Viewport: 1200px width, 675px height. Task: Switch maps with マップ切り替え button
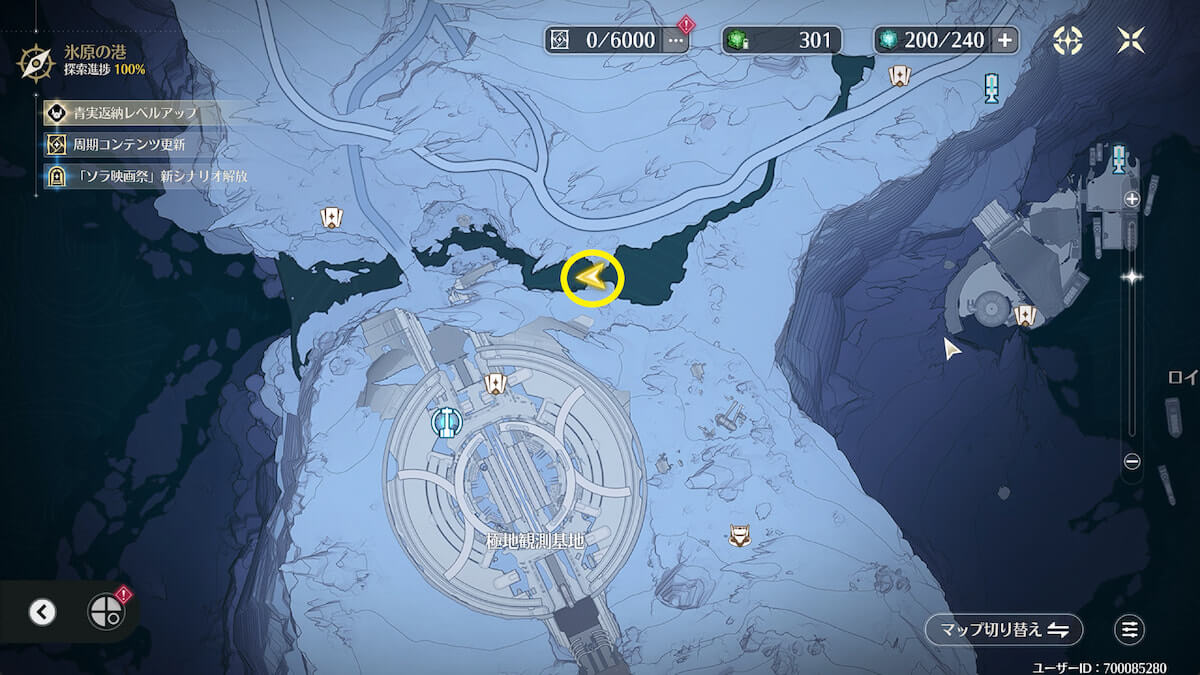(1004, 630)
